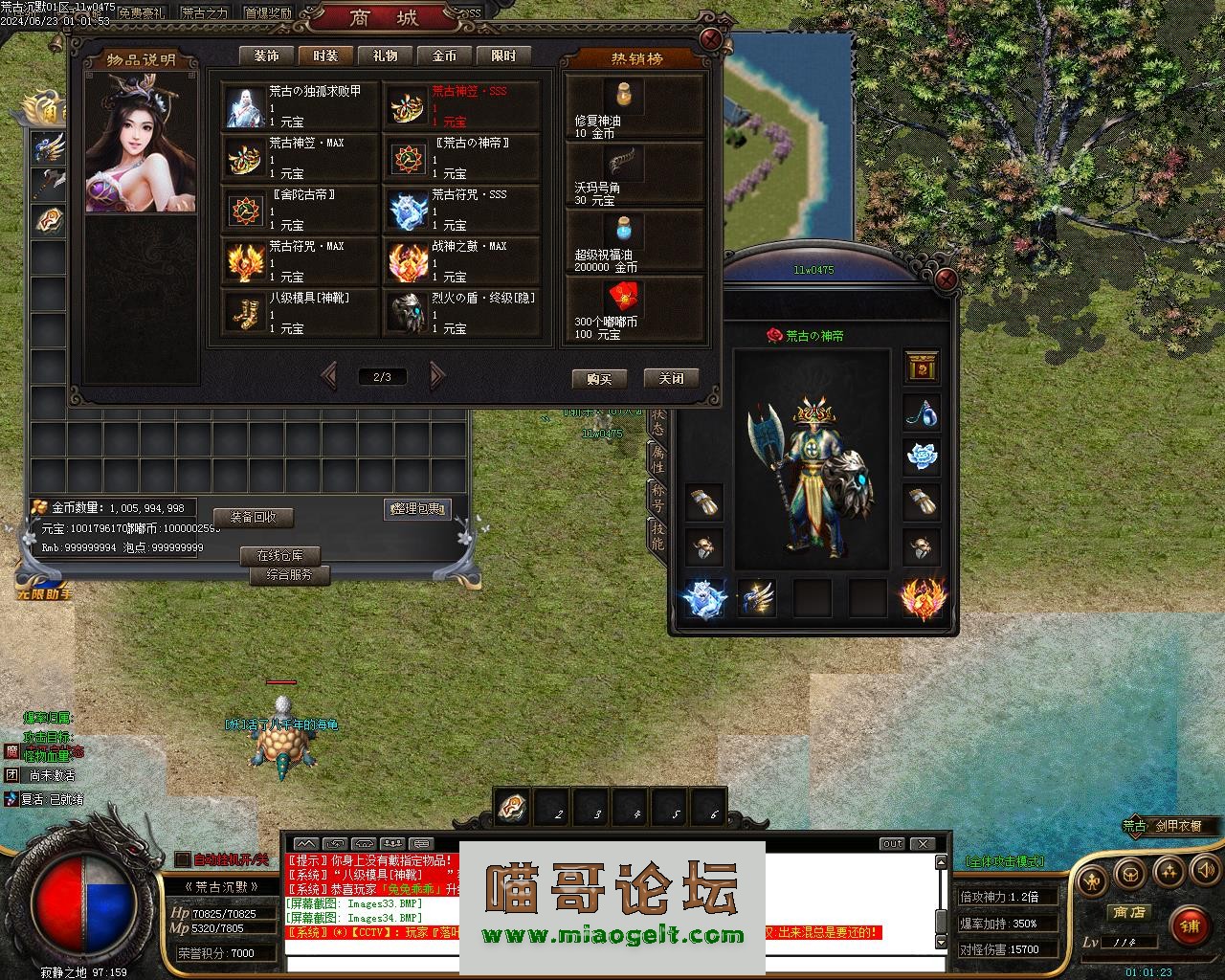Image resolution: width=1225 pixels, height=980 pixels.
Task: Click the 装备回收 recycle button
Action: (x=253, y=518)
